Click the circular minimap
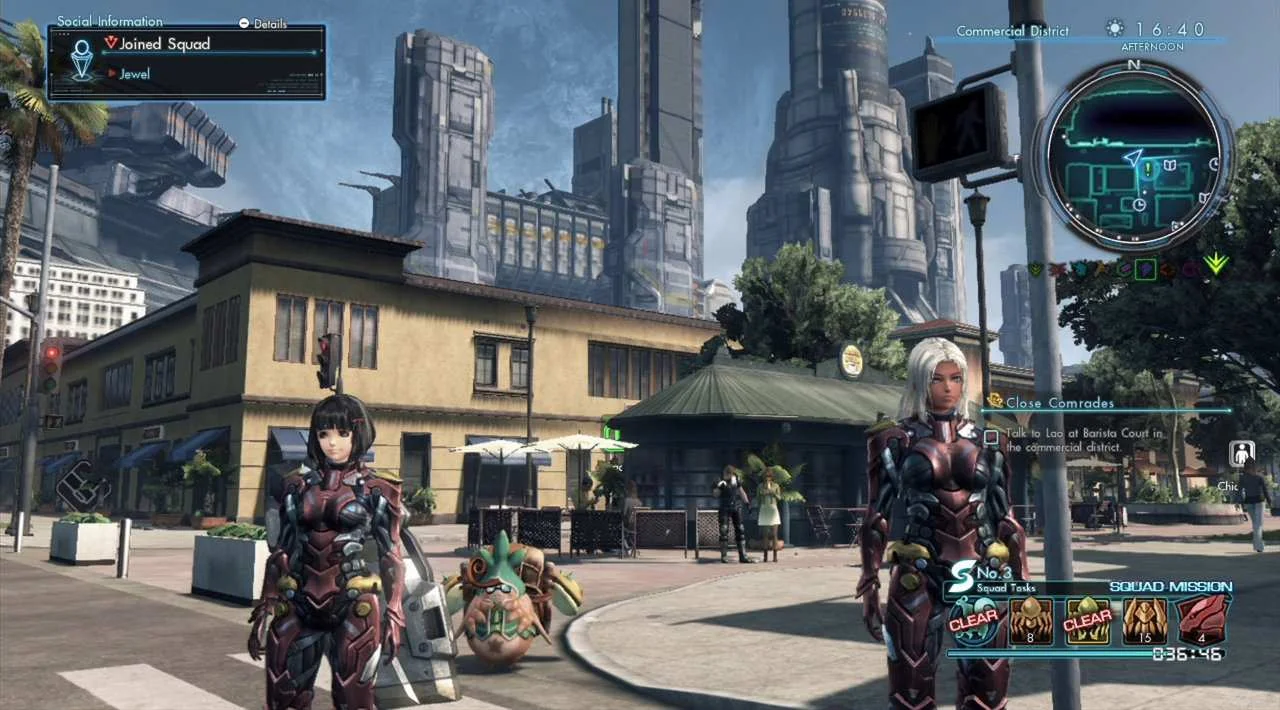 (1133, 156)
